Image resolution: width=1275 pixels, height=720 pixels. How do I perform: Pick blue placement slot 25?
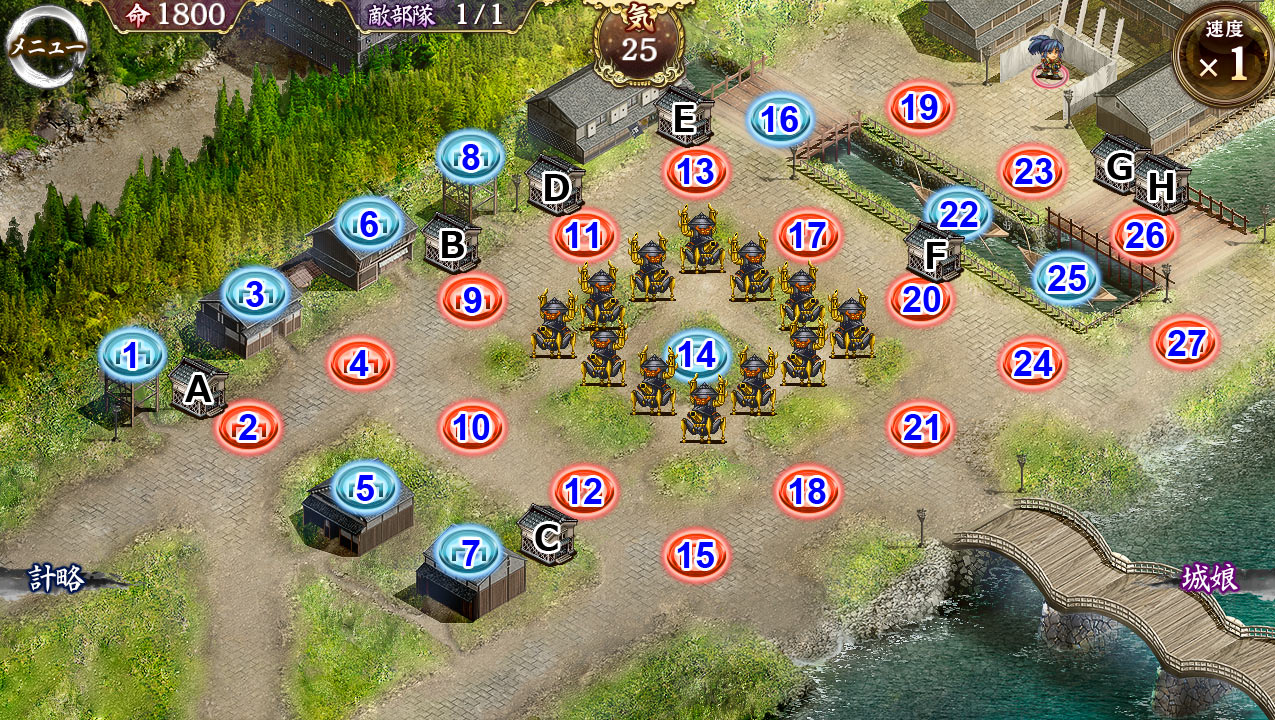[1067, 278]
